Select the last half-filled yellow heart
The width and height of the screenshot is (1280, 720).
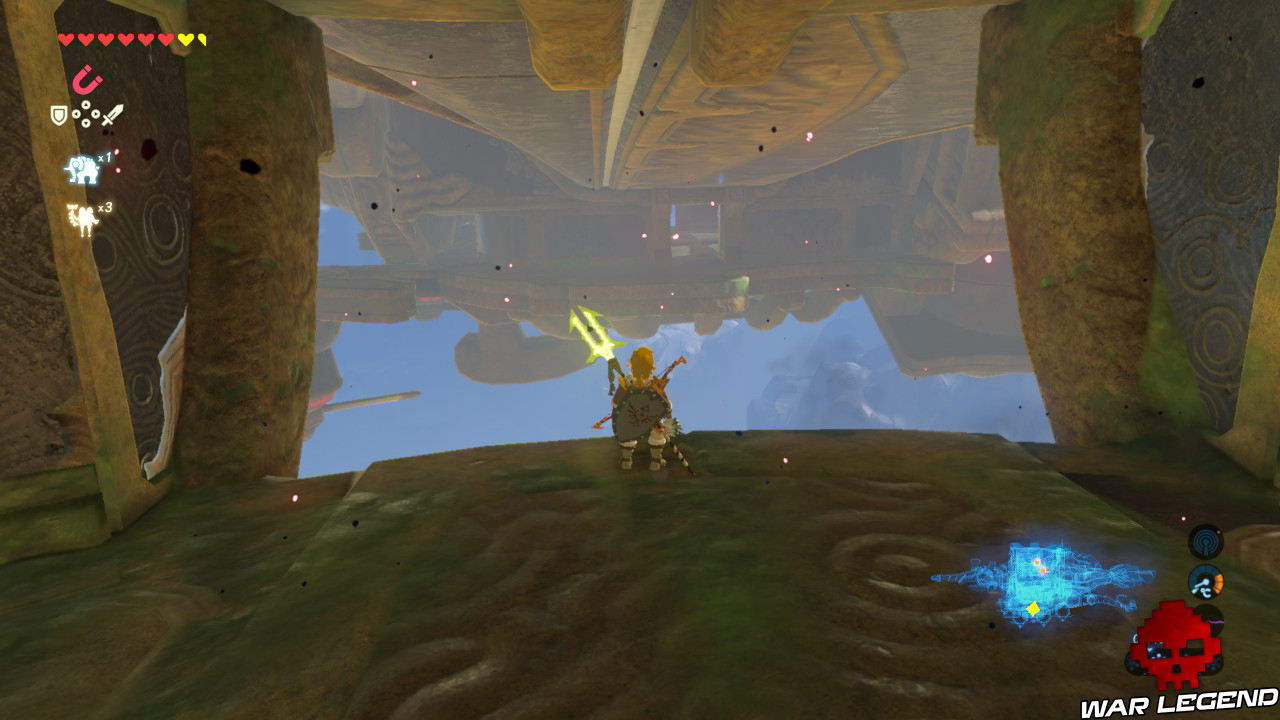click(203, 39)
